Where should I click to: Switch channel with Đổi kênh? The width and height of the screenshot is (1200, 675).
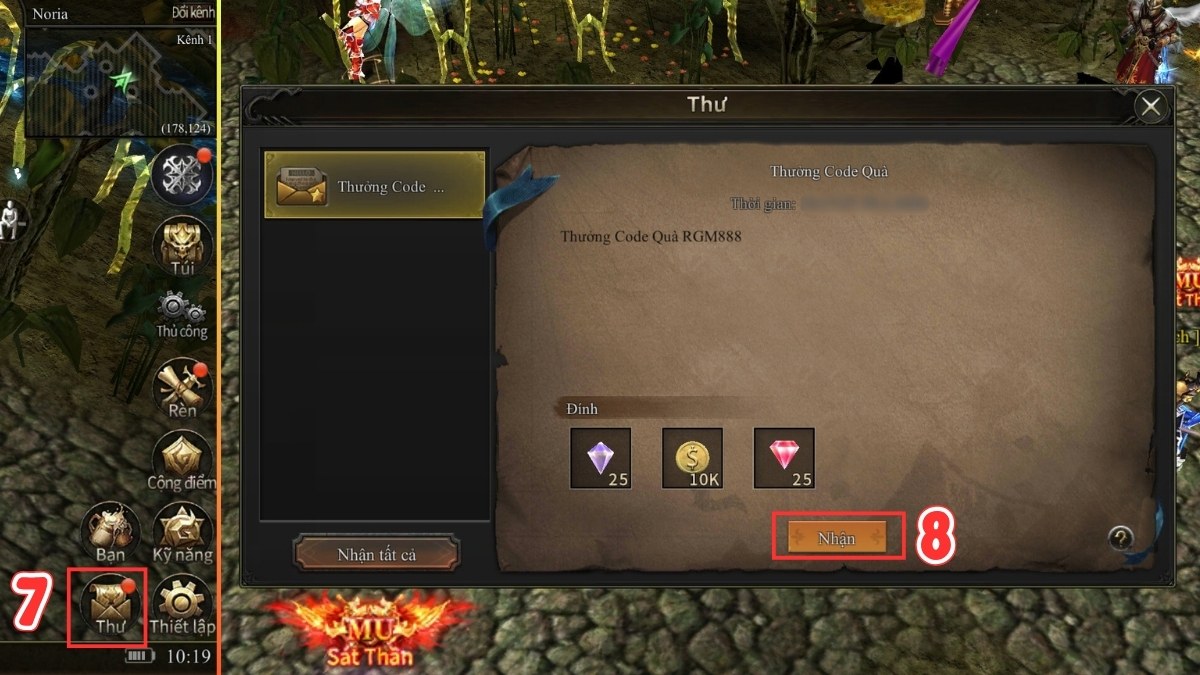[x=193, y=15]
